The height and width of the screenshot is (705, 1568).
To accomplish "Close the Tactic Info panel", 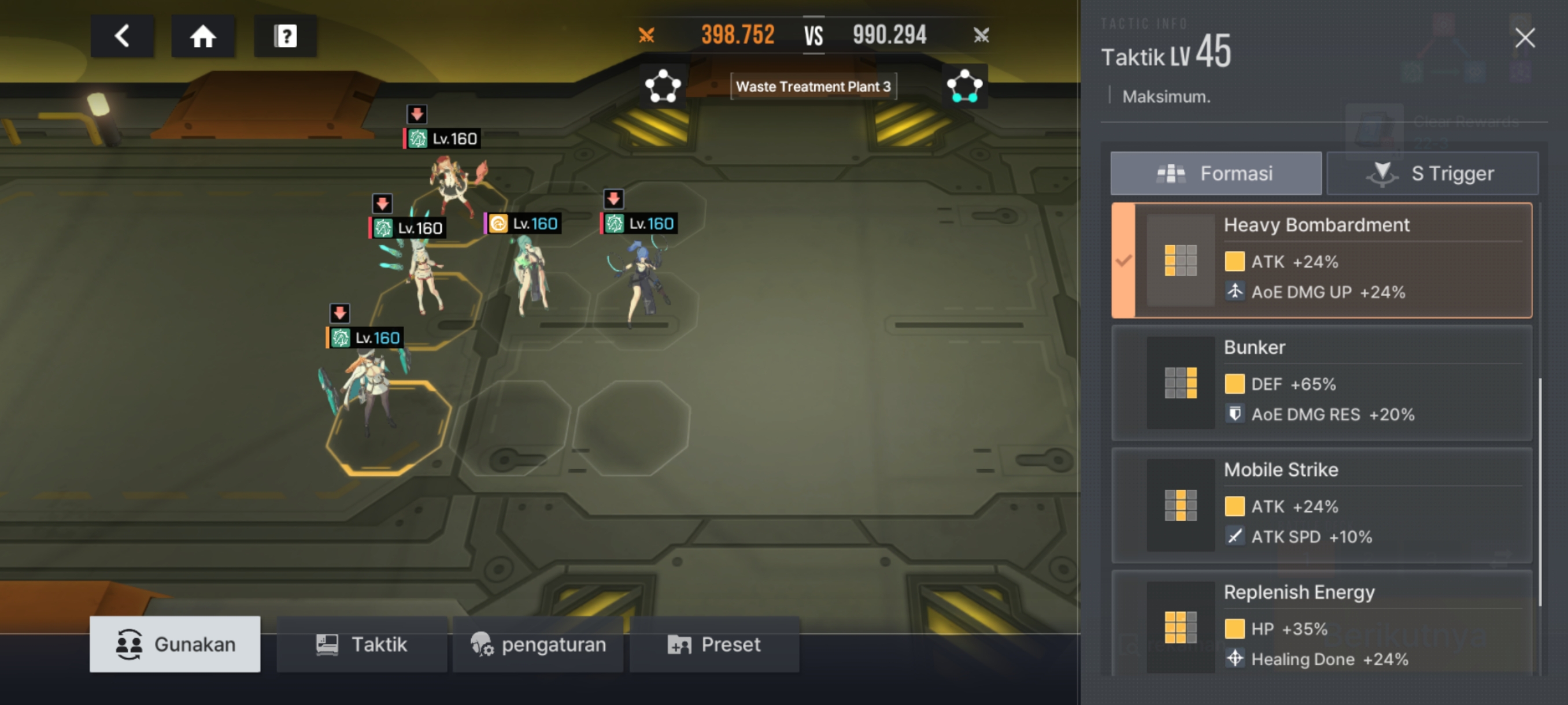I will click(x=1524, y=38).
